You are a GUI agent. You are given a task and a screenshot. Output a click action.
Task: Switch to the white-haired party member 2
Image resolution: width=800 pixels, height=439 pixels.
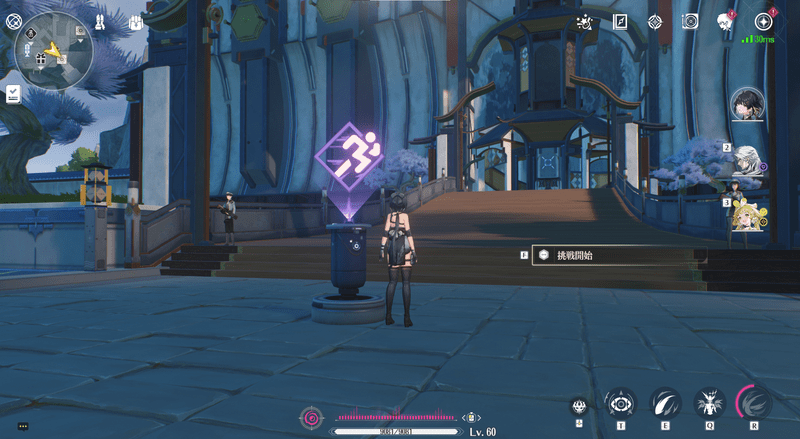747,160
